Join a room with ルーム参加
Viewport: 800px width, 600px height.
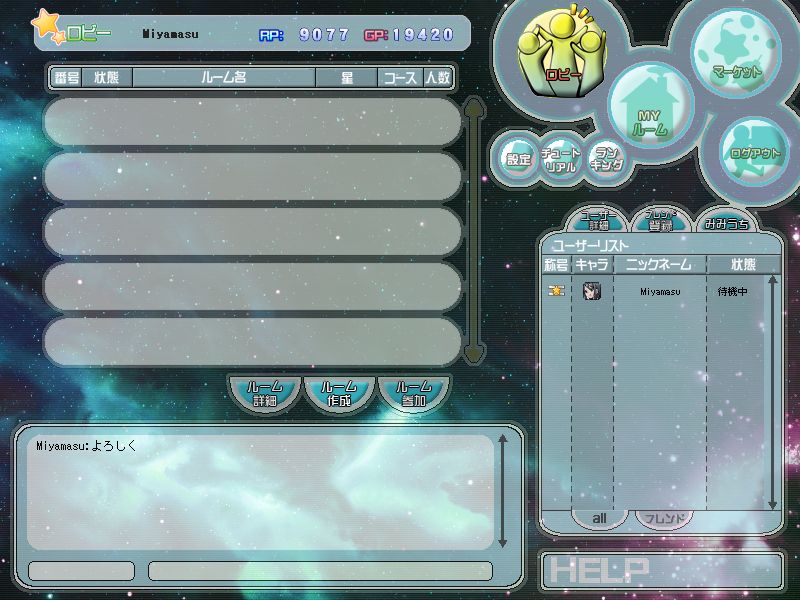click(x=414, y=394)
